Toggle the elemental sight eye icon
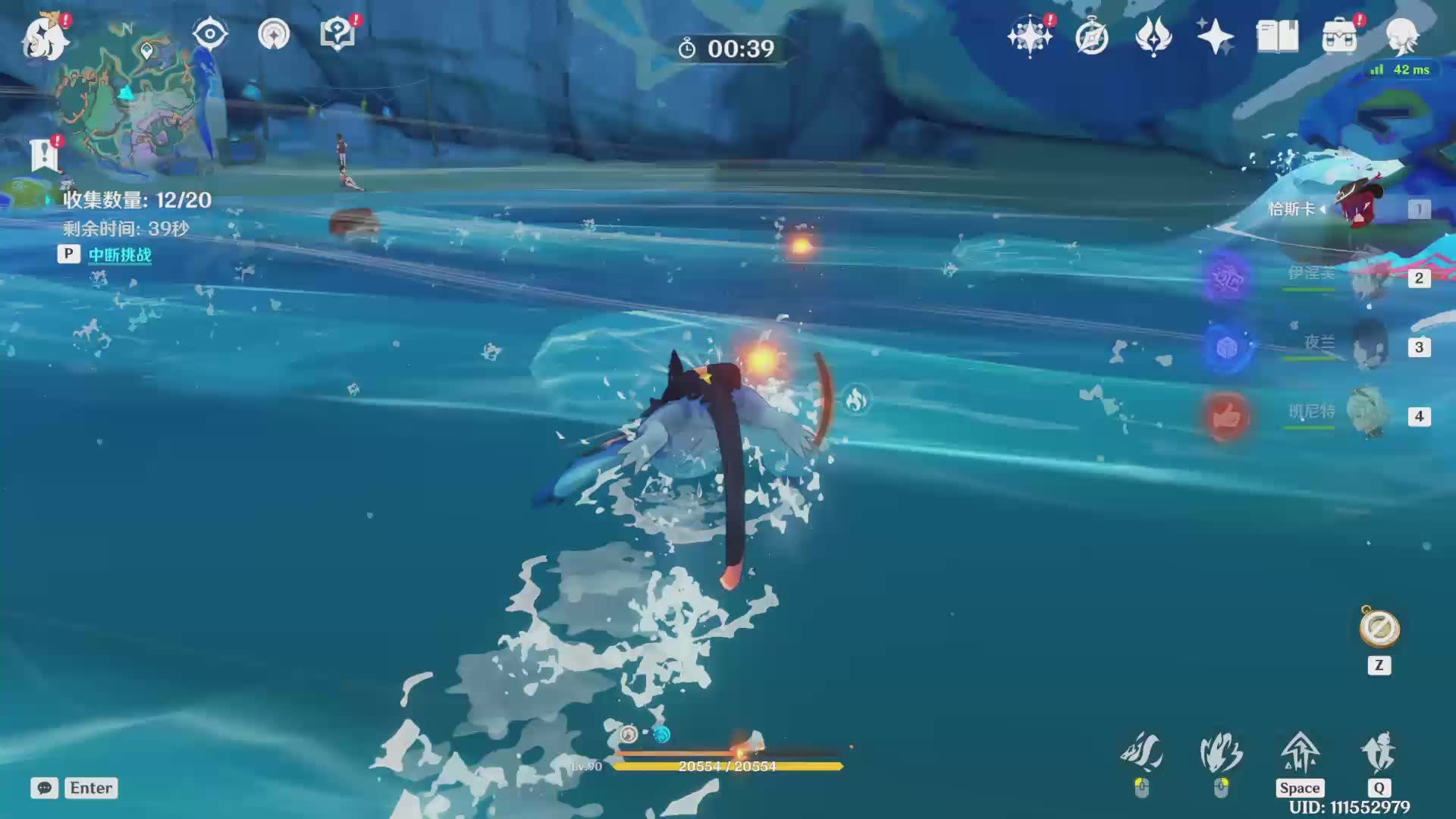The image size is (1456, 819). (x=210, y=34)
